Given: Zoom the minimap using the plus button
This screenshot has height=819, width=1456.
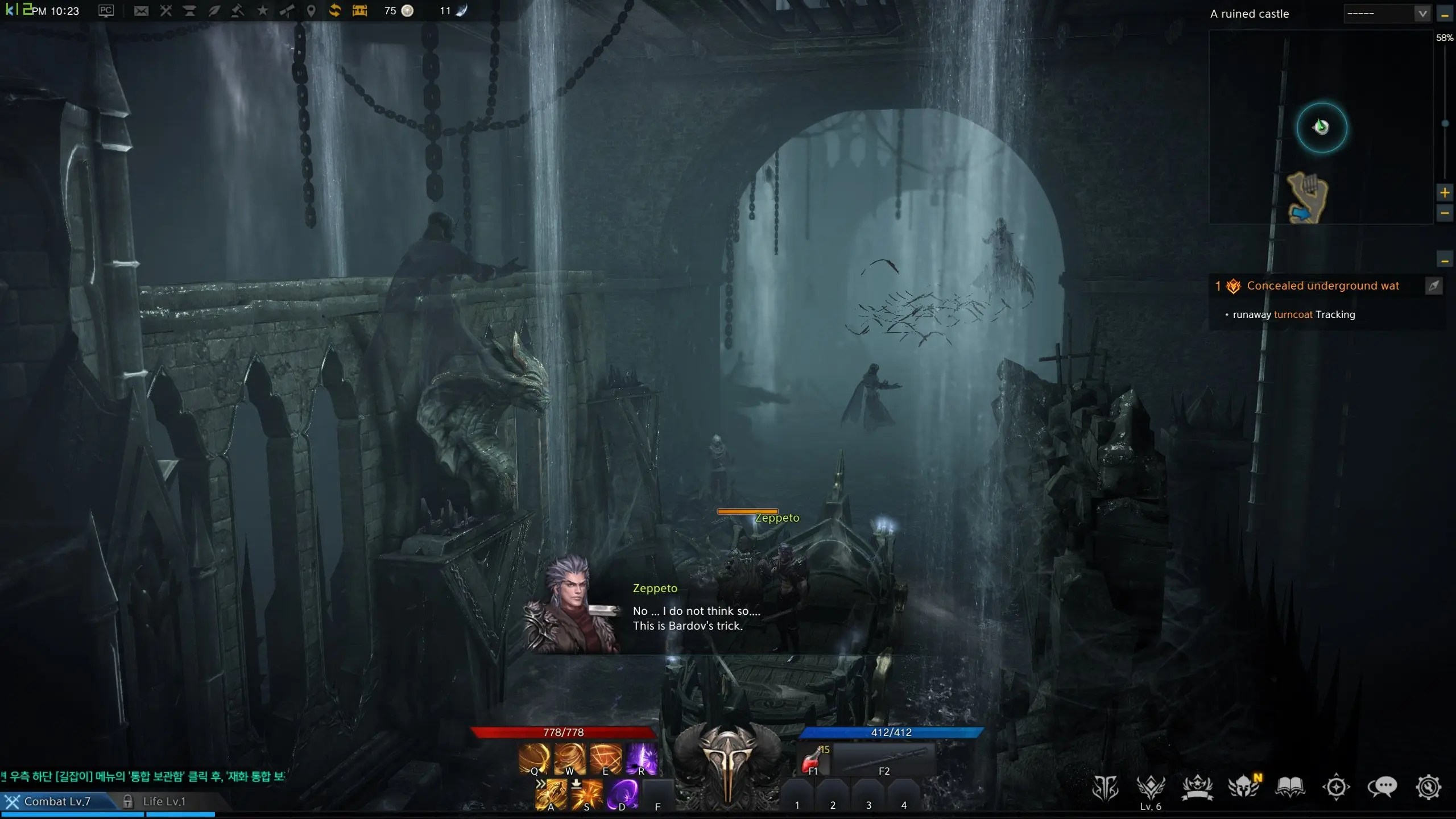Looking at the screenshot, I should click(x=1446, y=192).
